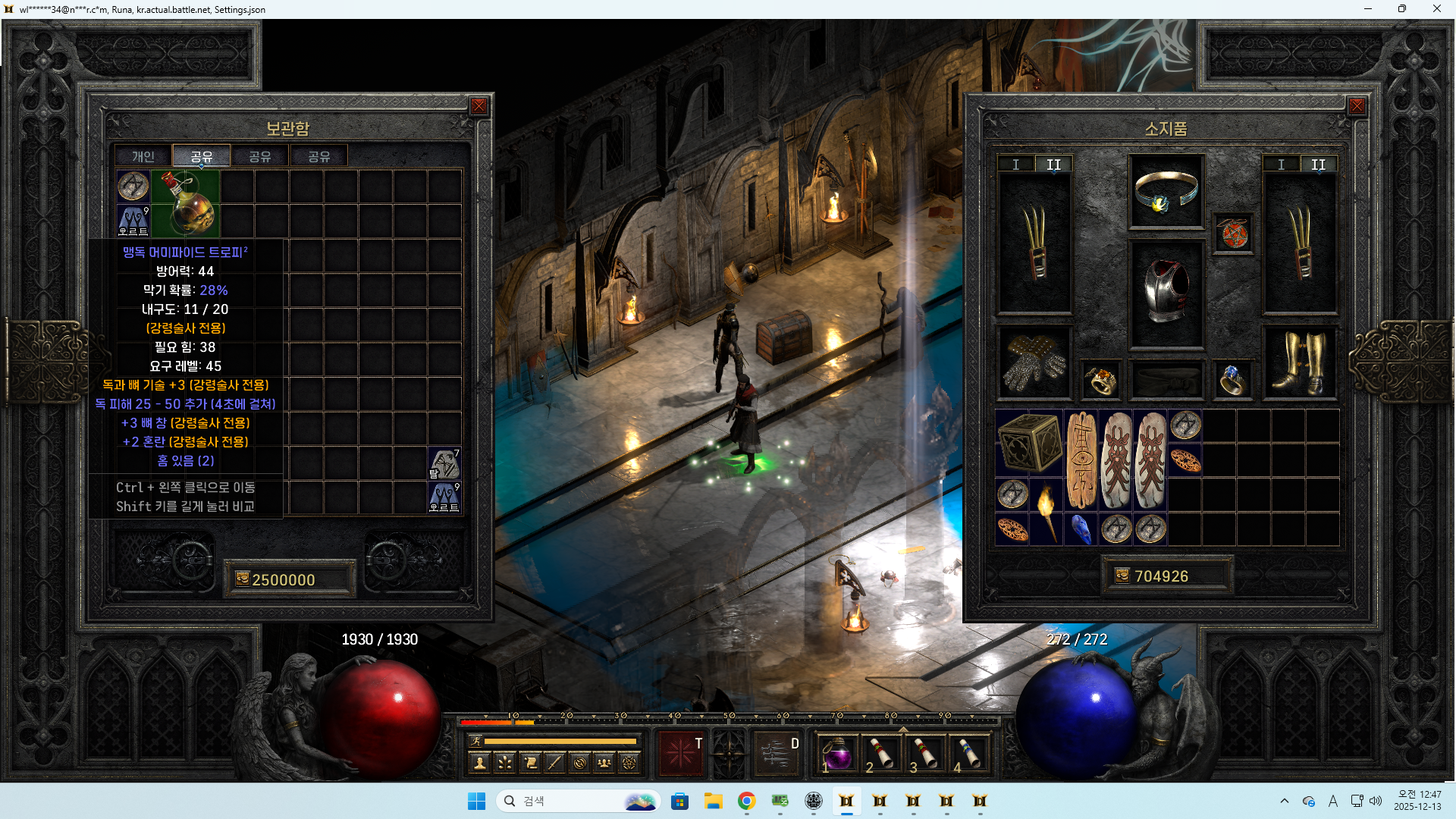The image size is (1456, 819).
Task: Switch to the personal stash tab (개인)
Action: (143, 156)
